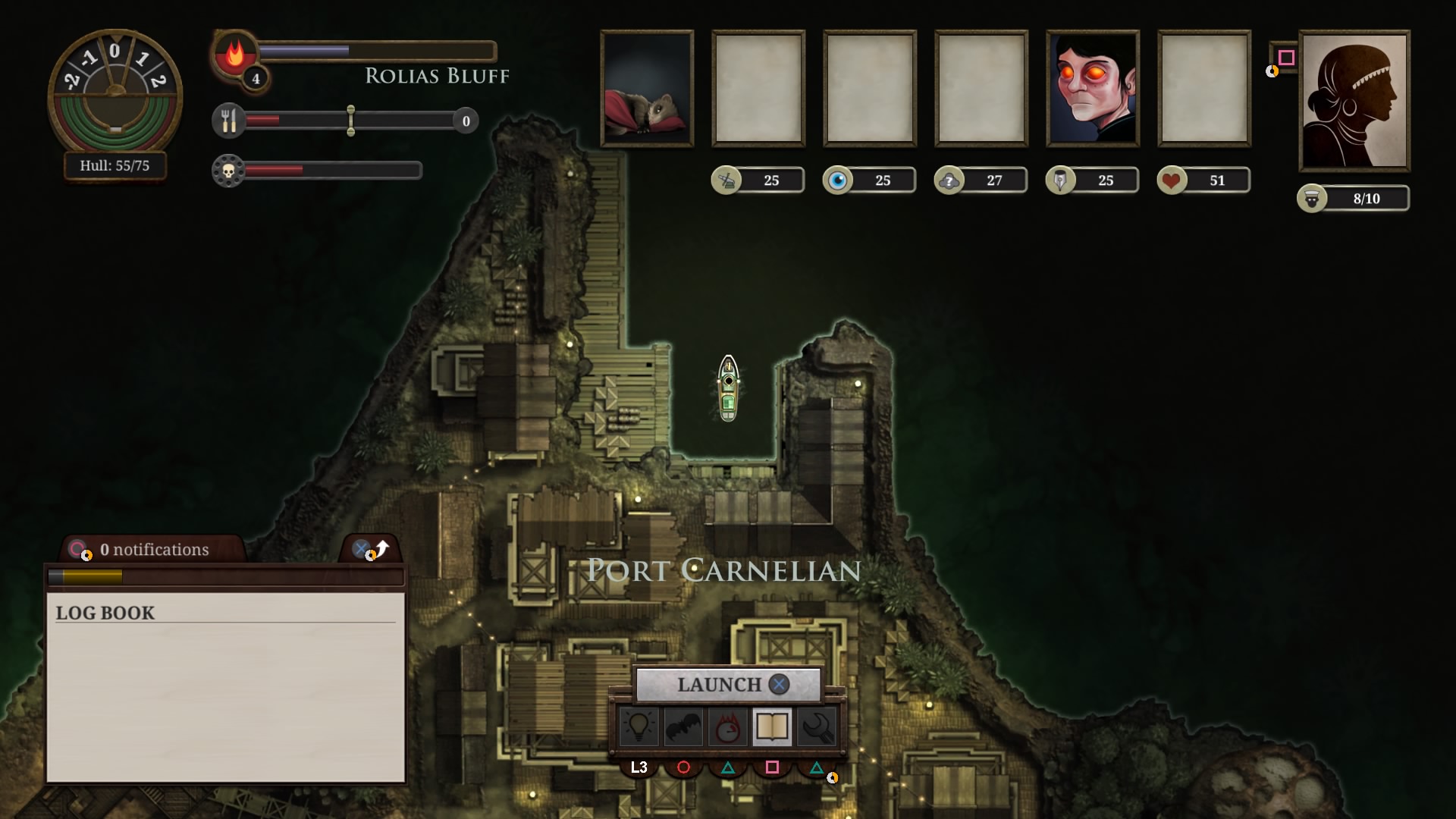Select the red-eyed officer portrait

[1092, 89]
